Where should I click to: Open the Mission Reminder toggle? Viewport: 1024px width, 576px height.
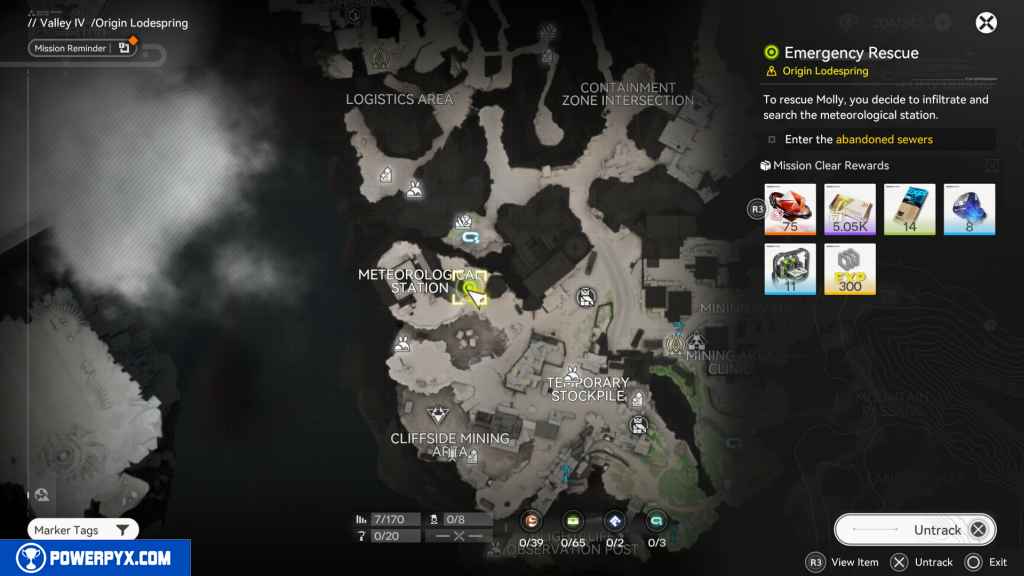(82, 47)
